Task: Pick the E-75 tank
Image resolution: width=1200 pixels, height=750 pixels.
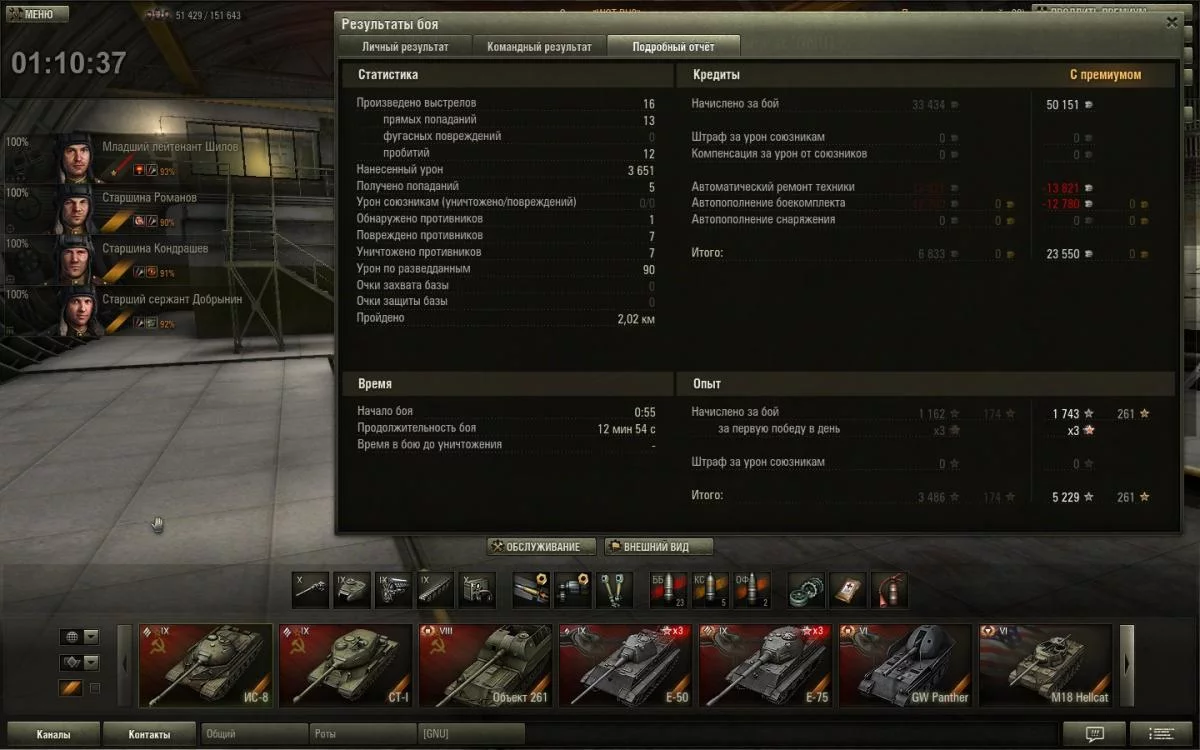Action: 765,665
